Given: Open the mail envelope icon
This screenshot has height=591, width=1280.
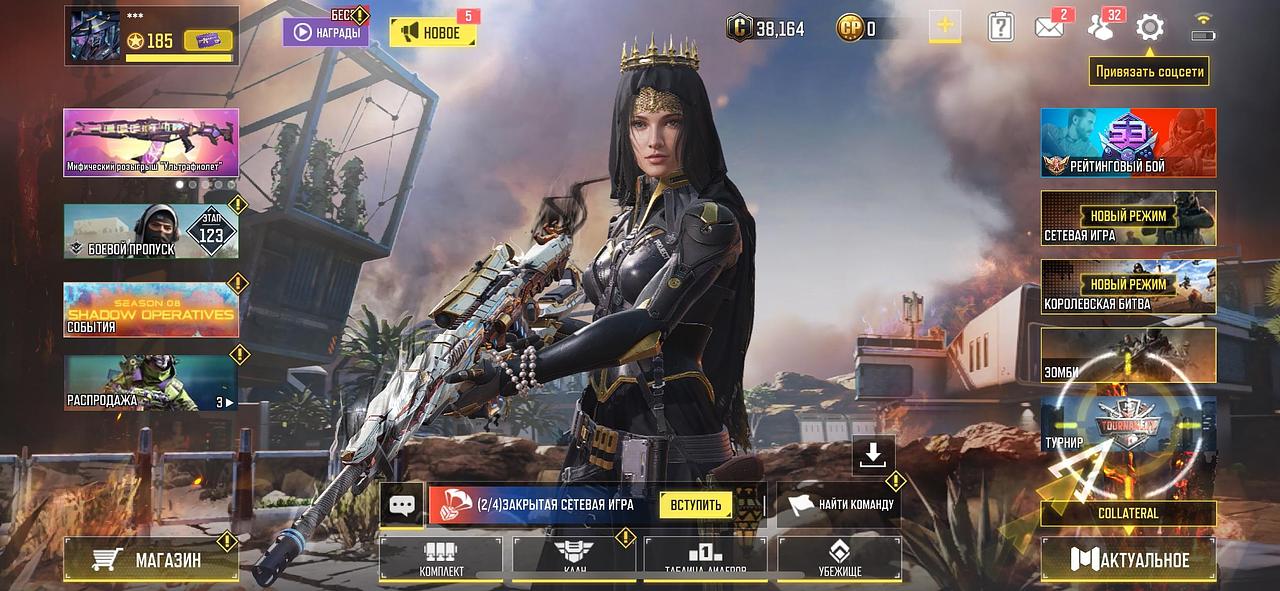Looking at the screenshot, I should pyautogui.click(x=1049, y=27).
